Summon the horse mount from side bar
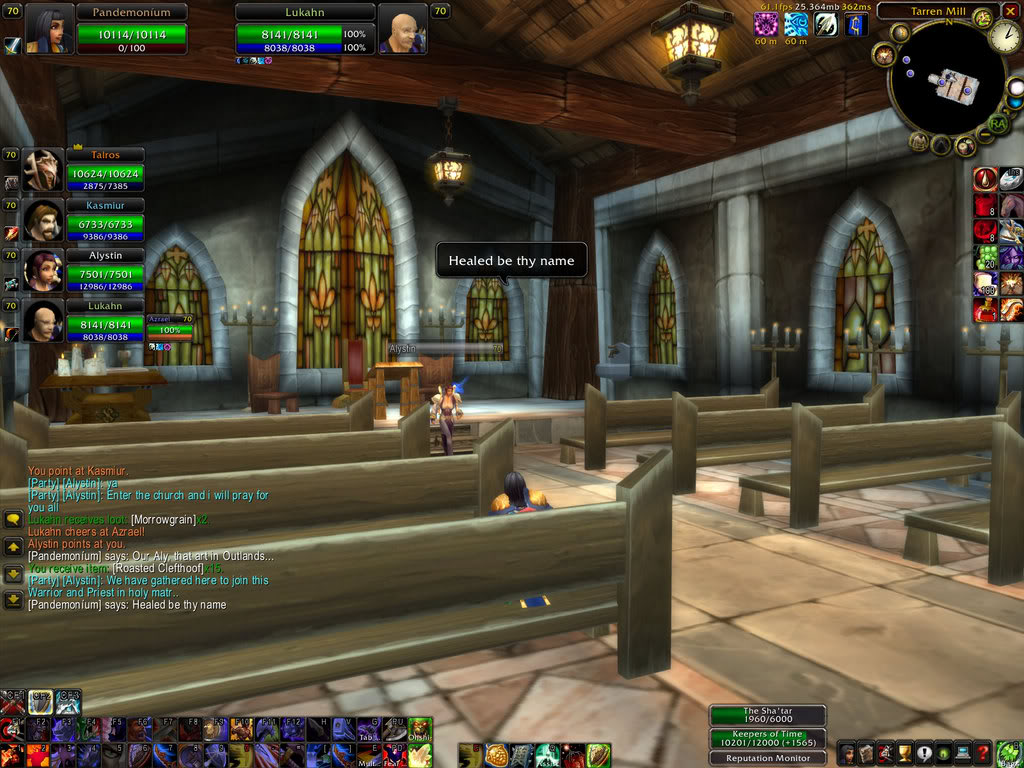The height and width of the screenshot is (768, 1024). tap(1011, 206)
